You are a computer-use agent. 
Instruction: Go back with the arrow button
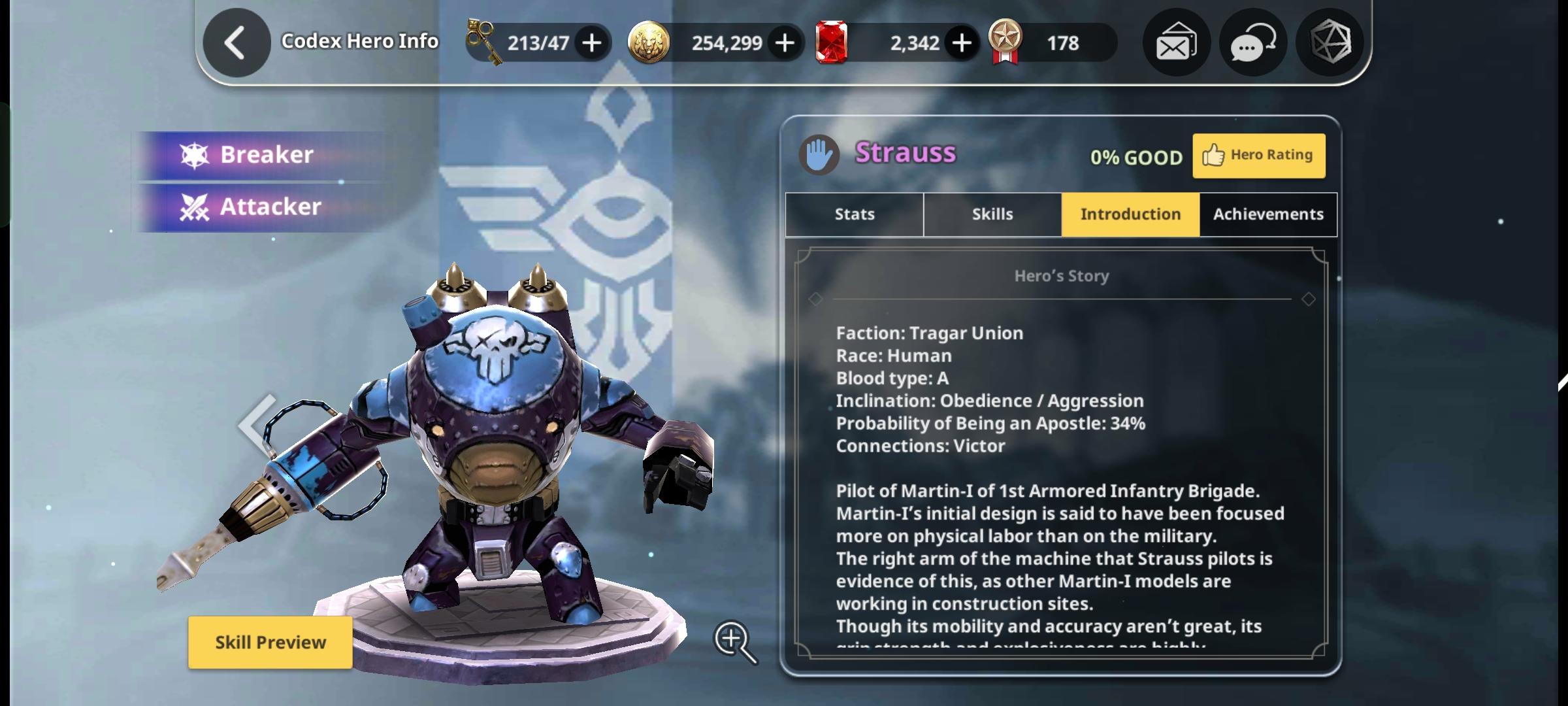pos(237,43)
